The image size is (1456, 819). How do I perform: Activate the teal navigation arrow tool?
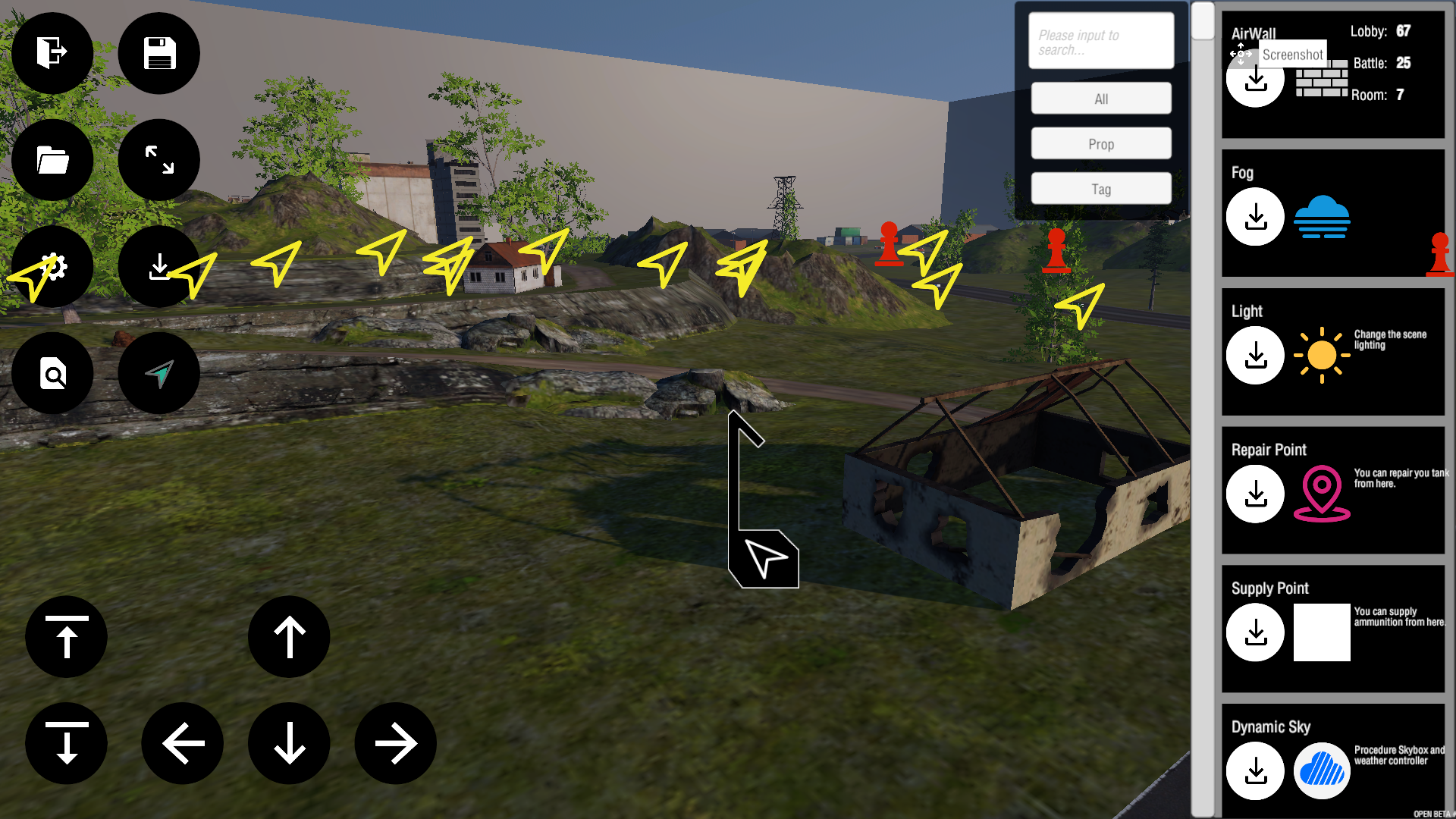coord(158,373)
